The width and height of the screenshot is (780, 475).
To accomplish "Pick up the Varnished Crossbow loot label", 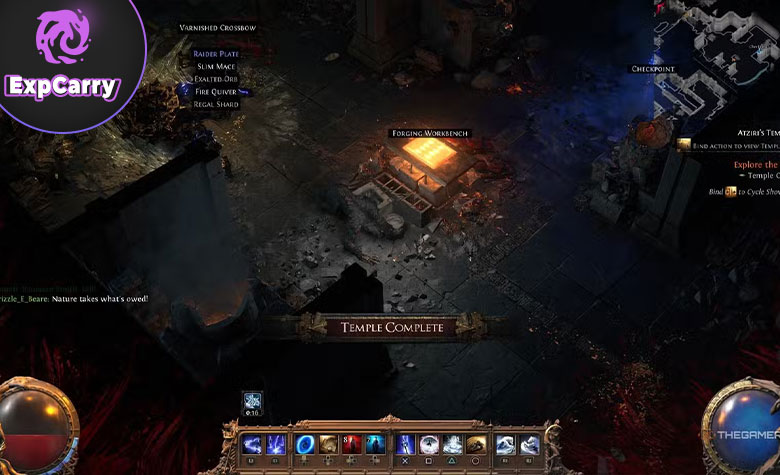I will tap(217, 28).
